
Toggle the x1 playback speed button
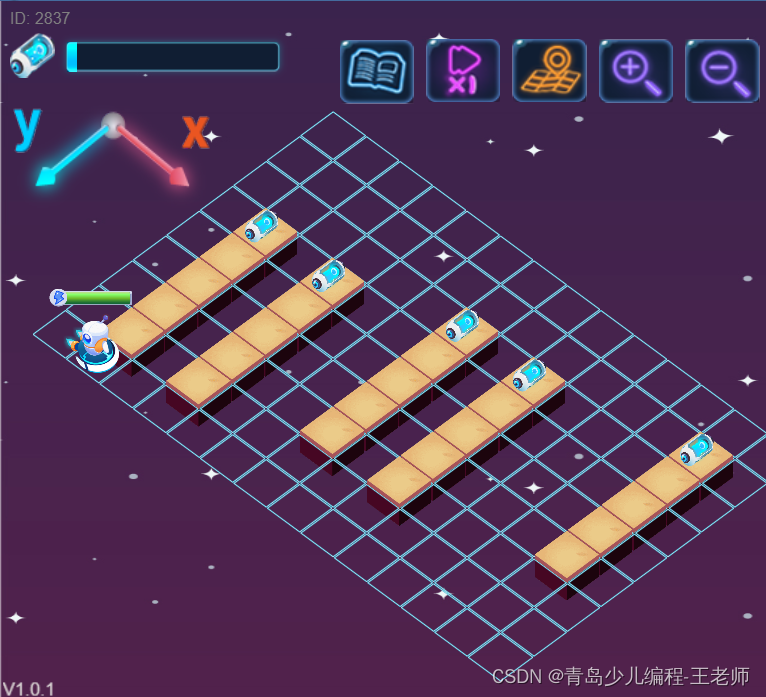[463, 71]
